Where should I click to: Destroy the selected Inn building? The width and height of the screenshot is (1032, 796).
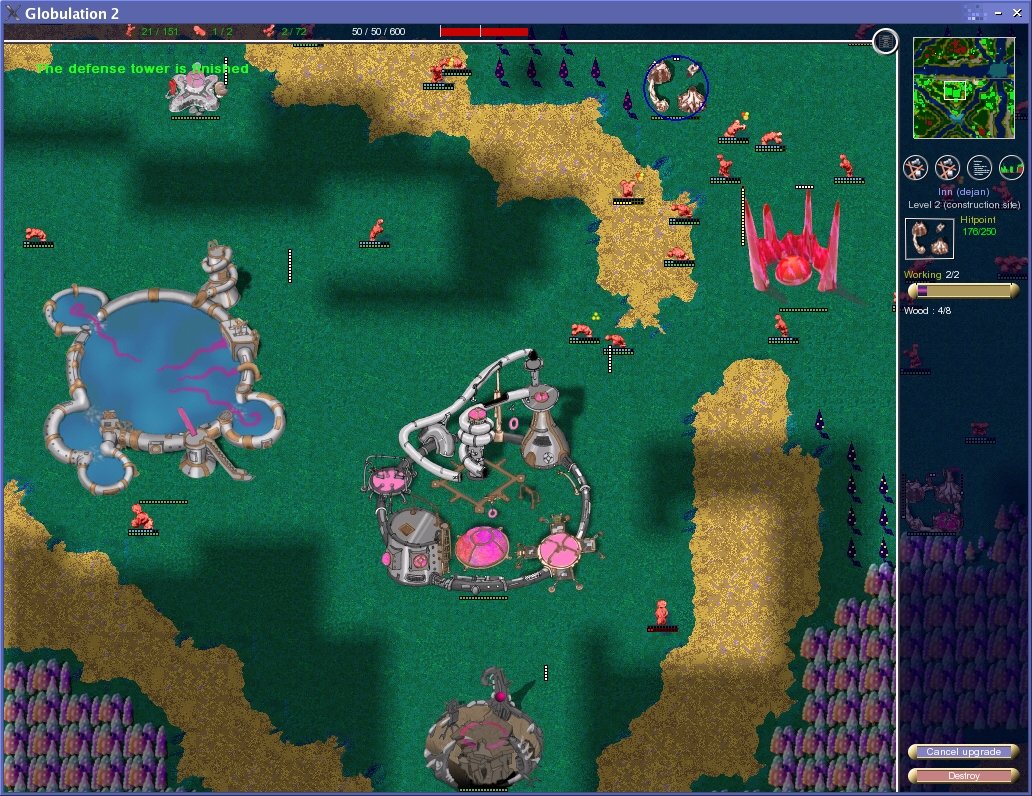pos(962,776)
